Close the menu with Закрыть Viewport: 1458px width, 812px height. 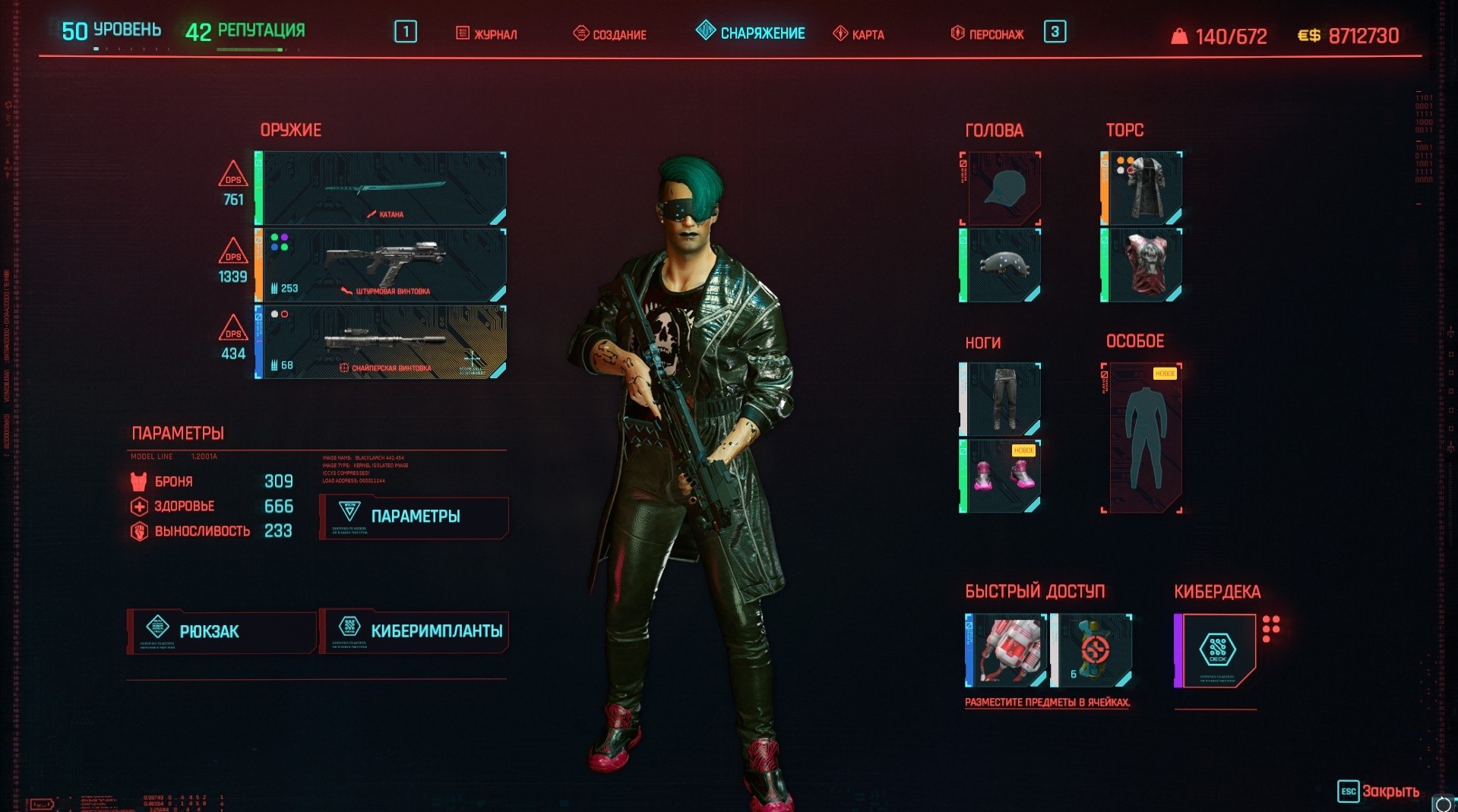[x=1378, y=791]
